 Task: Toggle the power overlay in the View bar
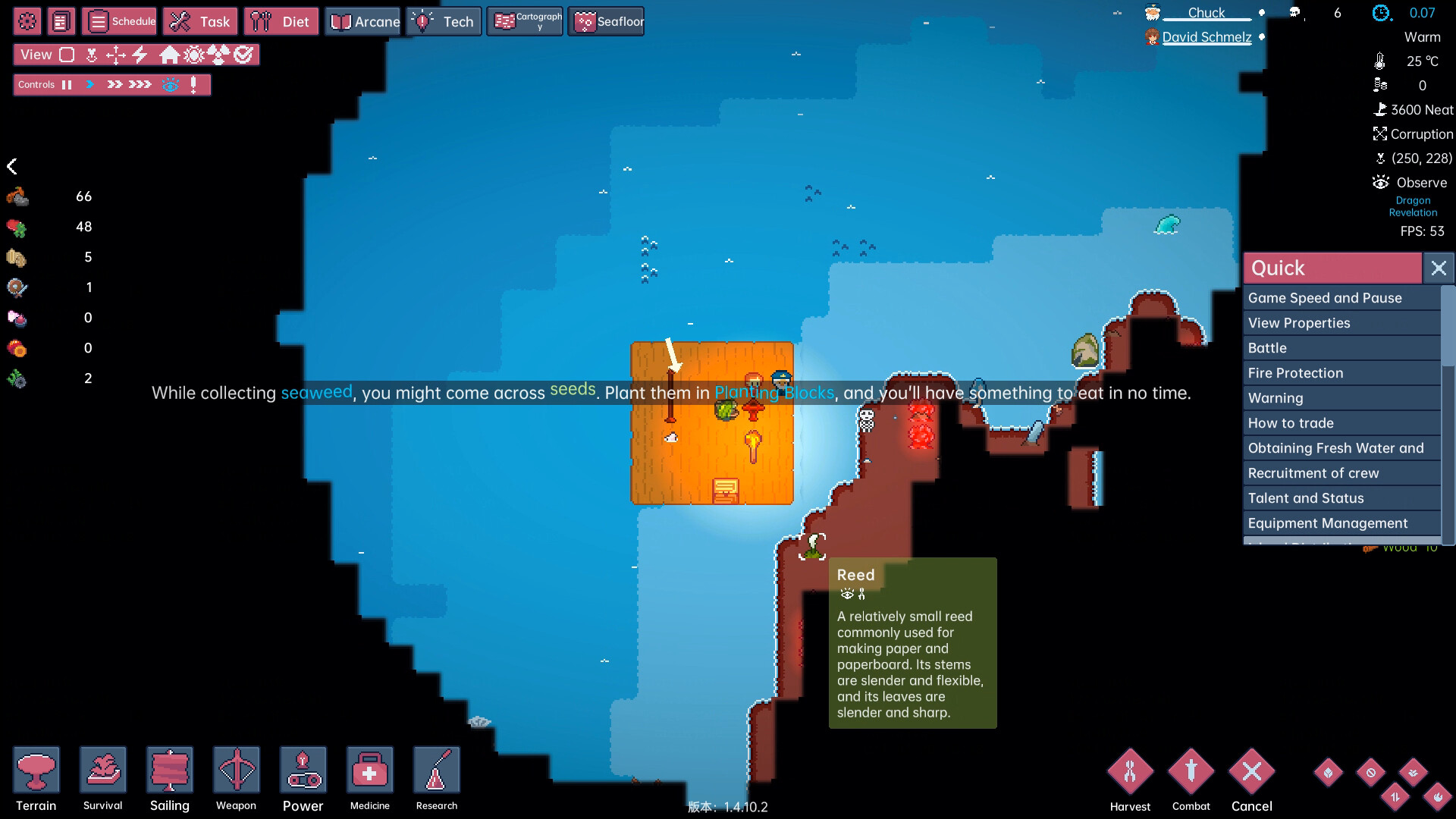coord(139,55)
